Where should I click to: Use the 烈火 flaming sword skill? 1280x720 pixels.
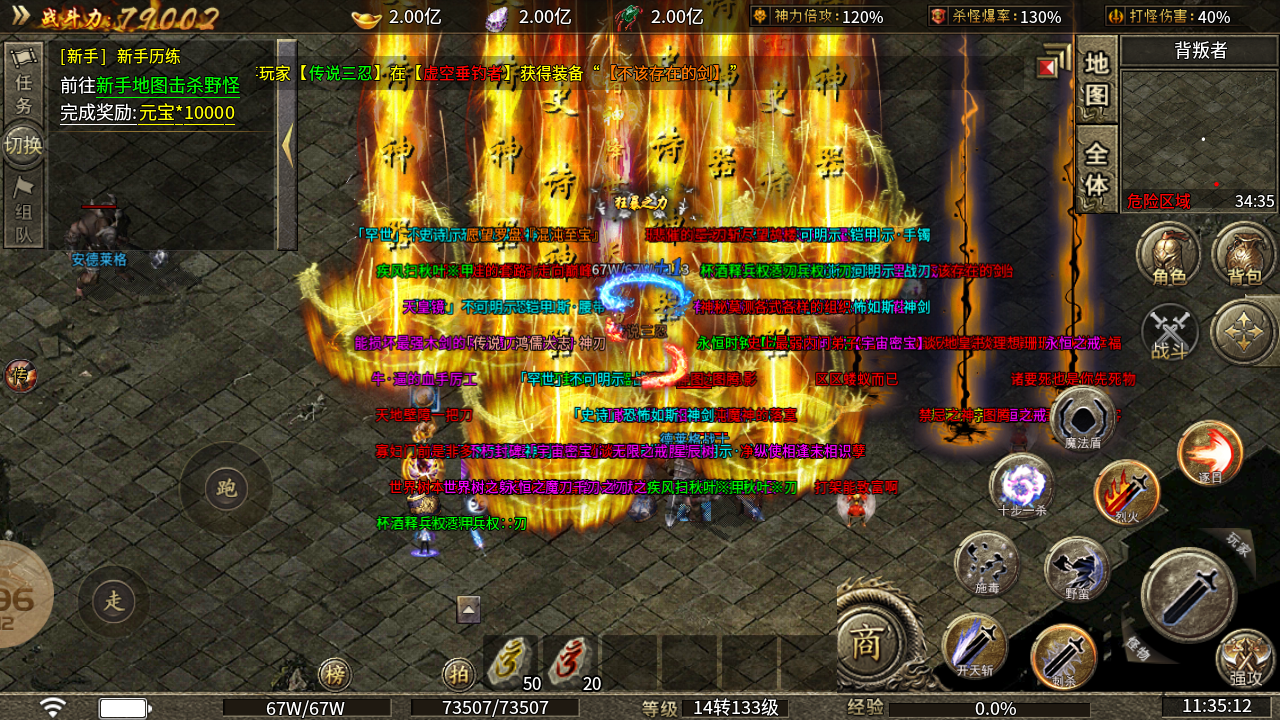click(1127, 491)
